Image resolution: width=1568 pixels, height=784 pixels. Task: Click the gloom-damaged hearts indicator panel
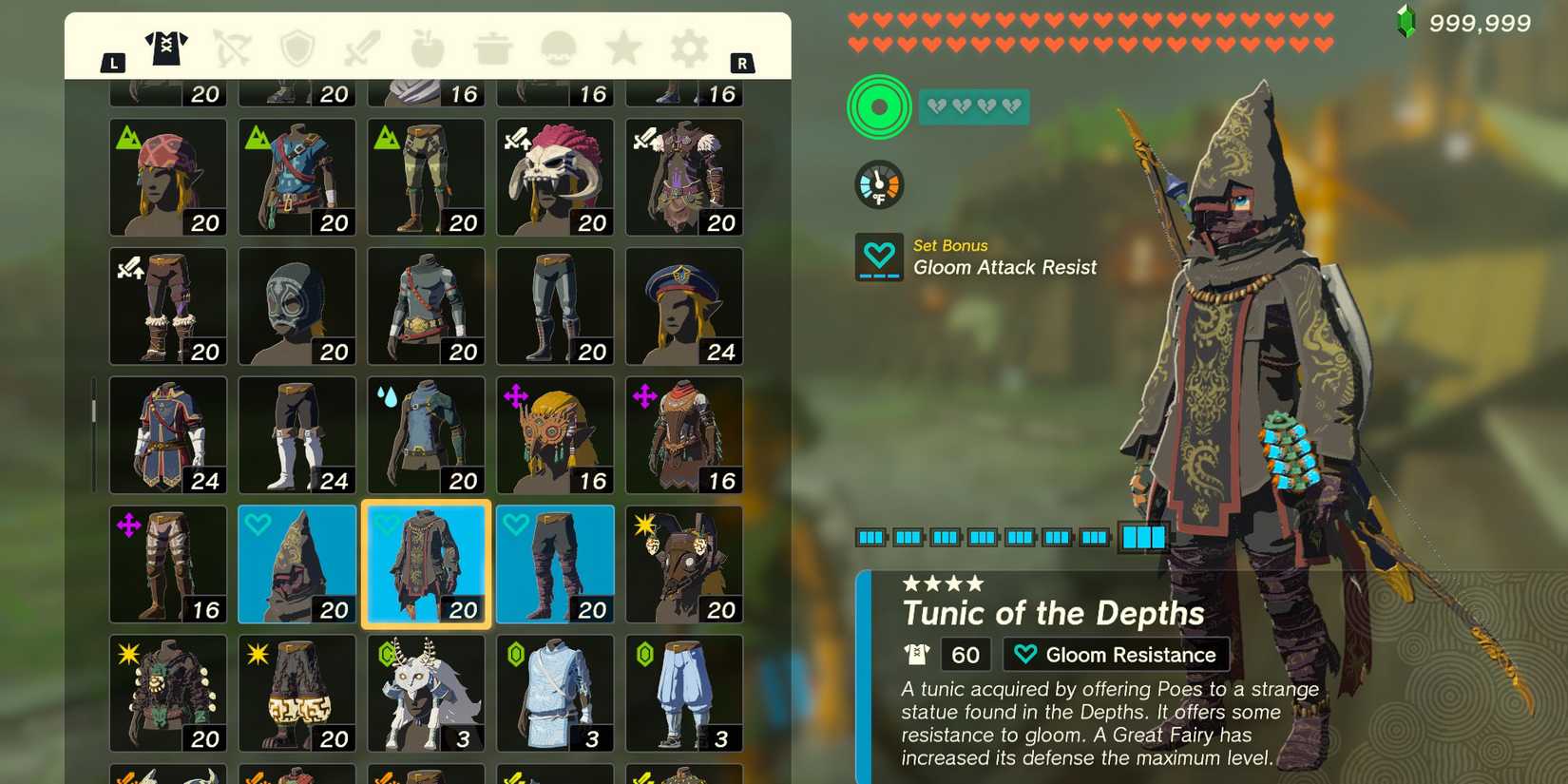[972, 106]
